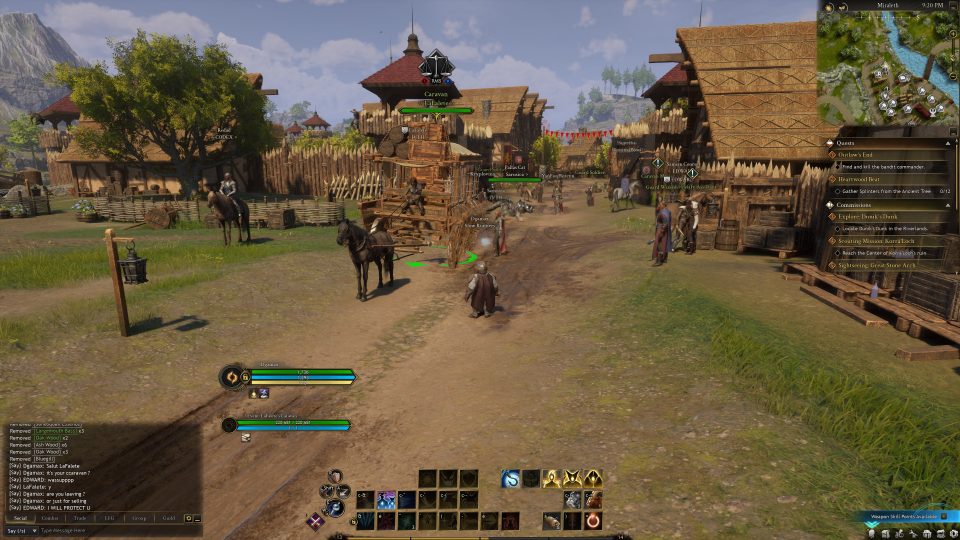Screen dimensions: 960x540
Task: Open the Combat chat tab
Action: pyautogui.click(x=49, y=518)
